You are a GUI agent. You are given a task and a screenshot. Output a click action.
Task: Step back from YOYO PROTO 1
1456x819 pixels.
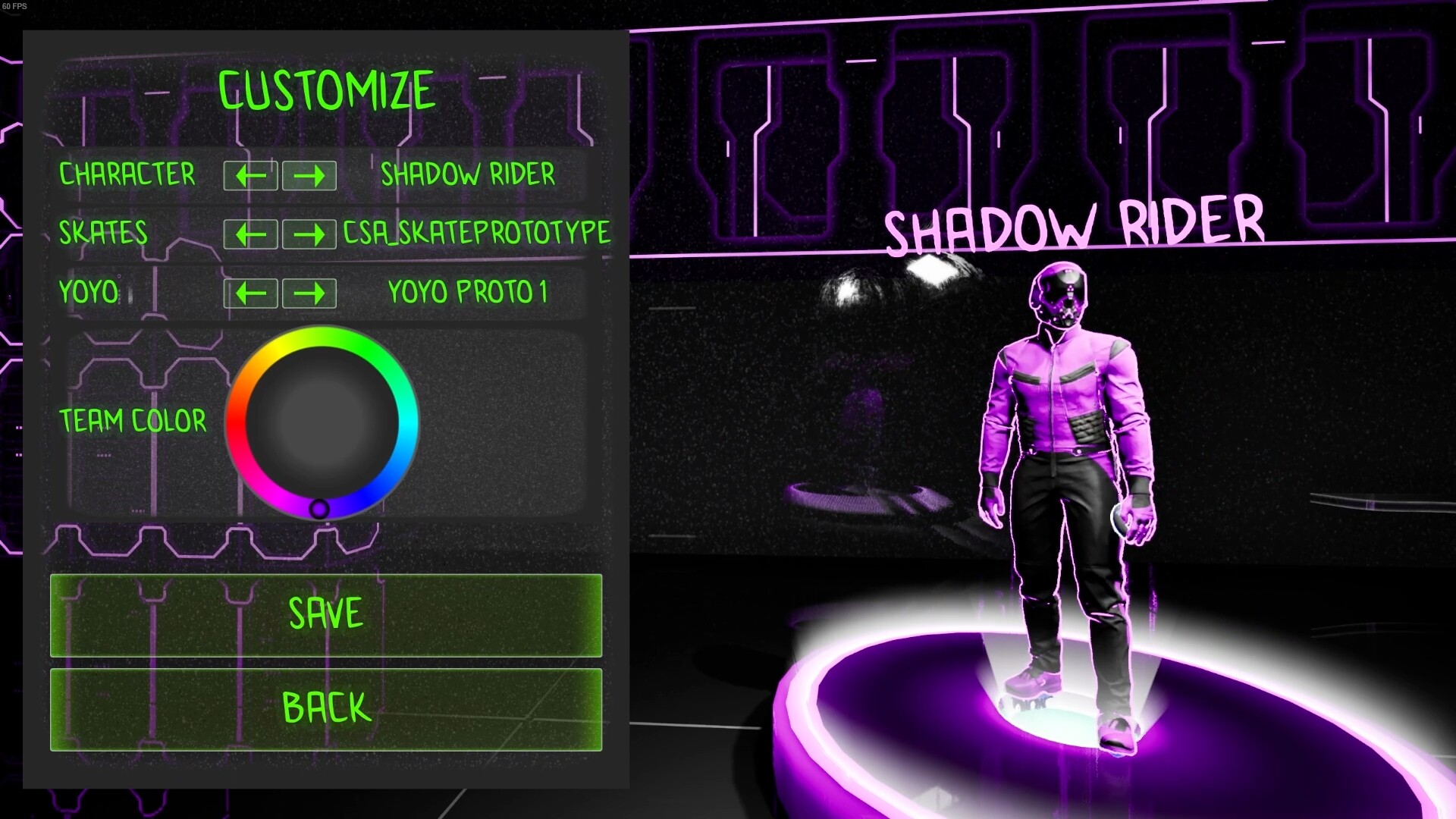[250, 293]
